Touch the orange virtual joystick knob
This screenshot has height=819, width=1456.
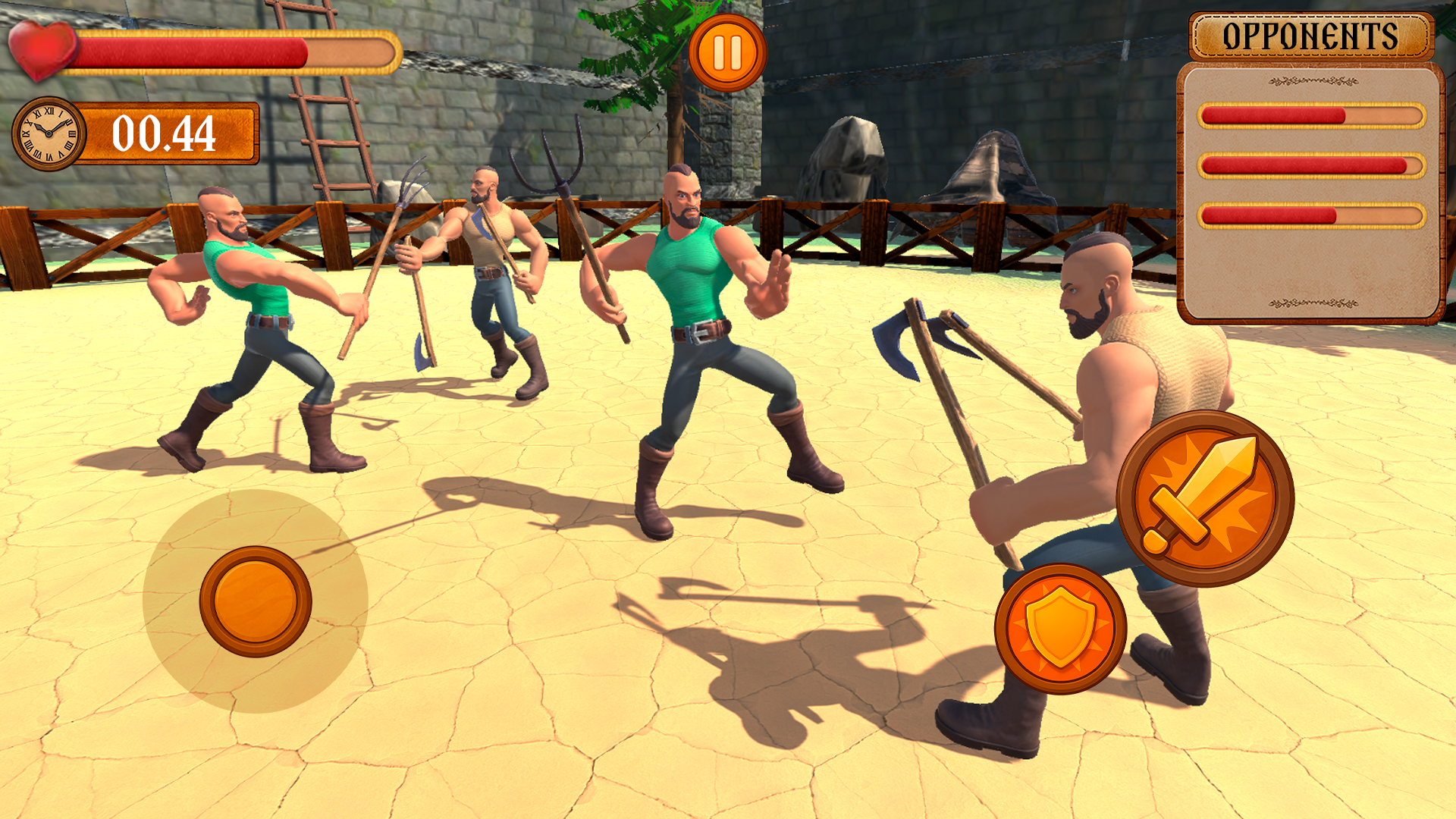coord(256,601)
